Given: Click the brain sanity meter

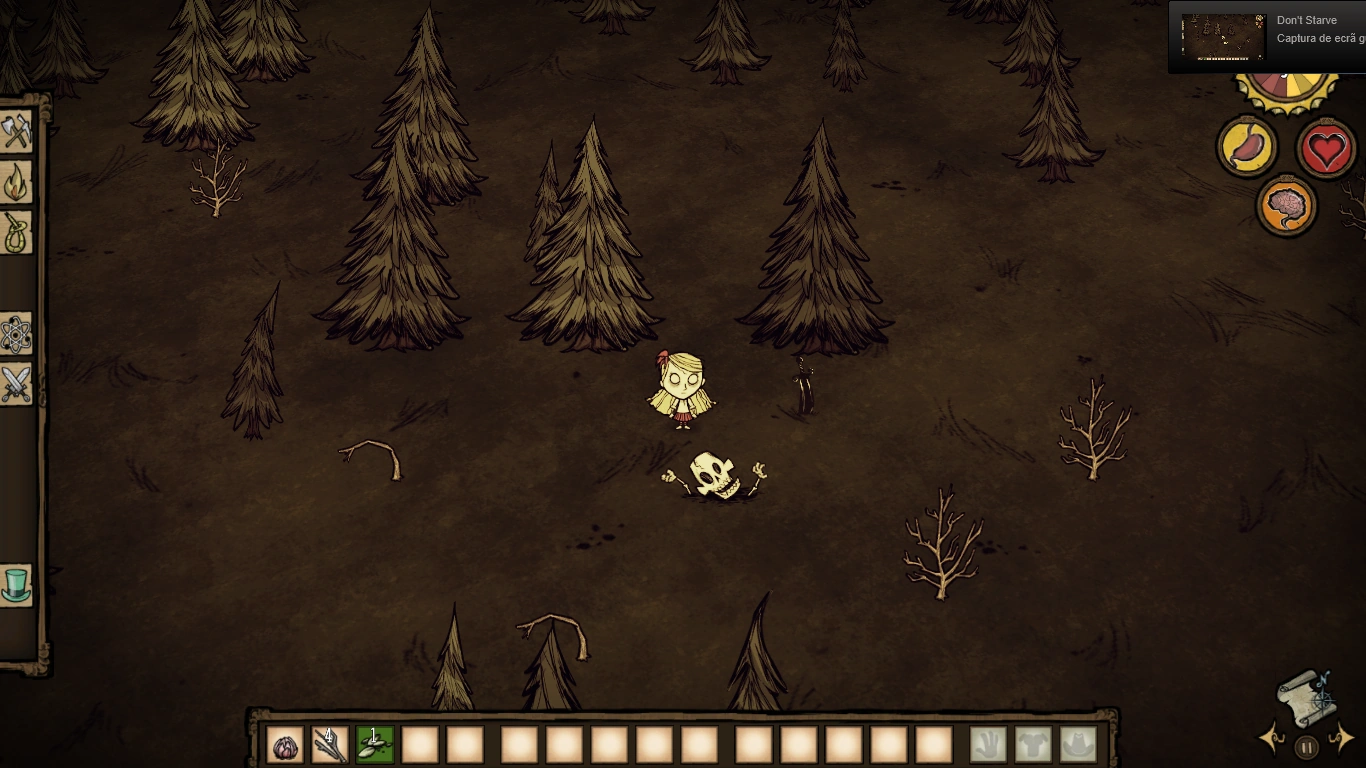Looking at the screenshot, I should [1286, 205].
